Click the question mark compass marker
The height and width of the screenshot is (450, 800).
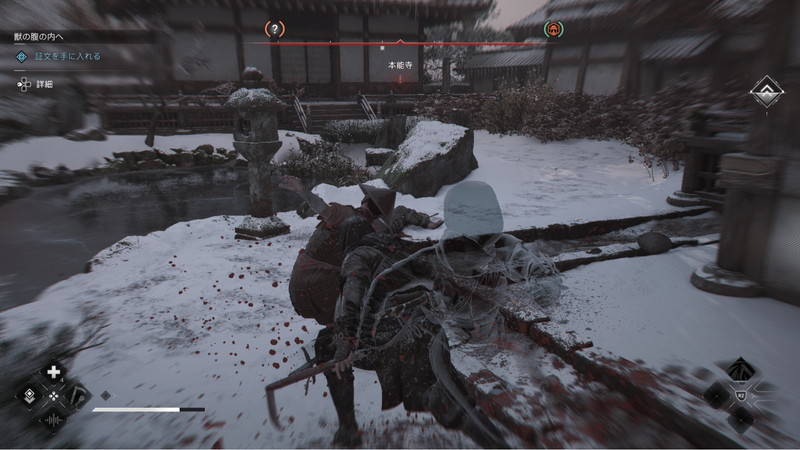275,30
